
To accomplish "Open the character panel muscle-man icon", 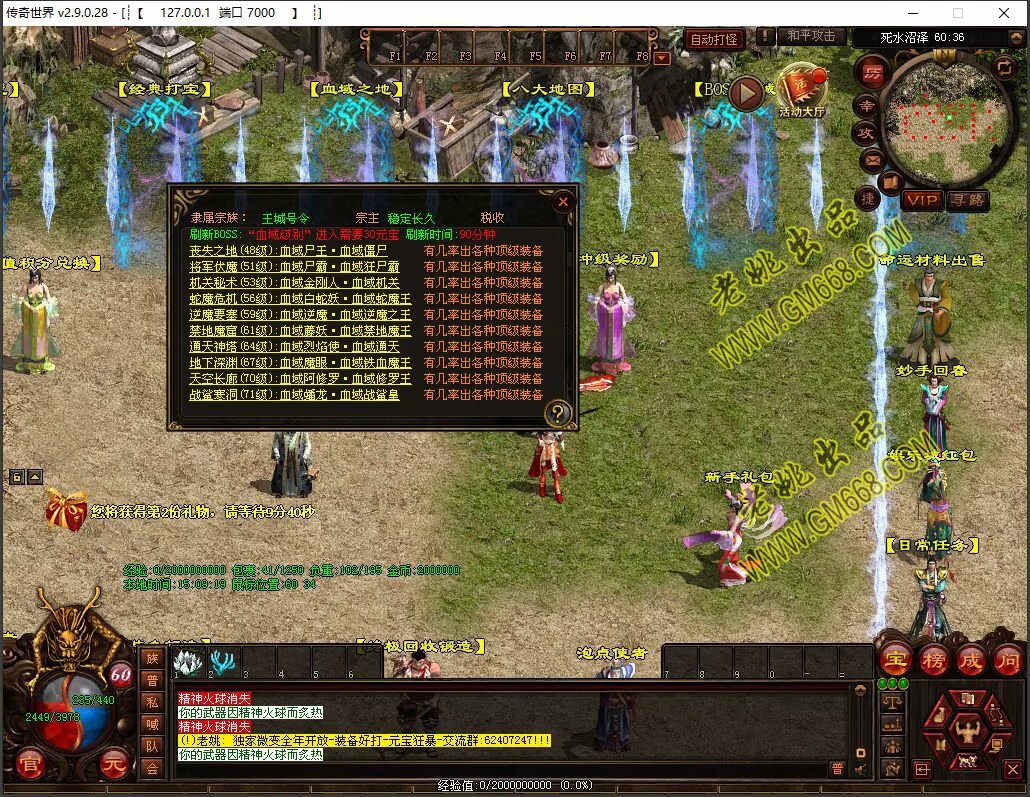I will (x=967, y=723).
